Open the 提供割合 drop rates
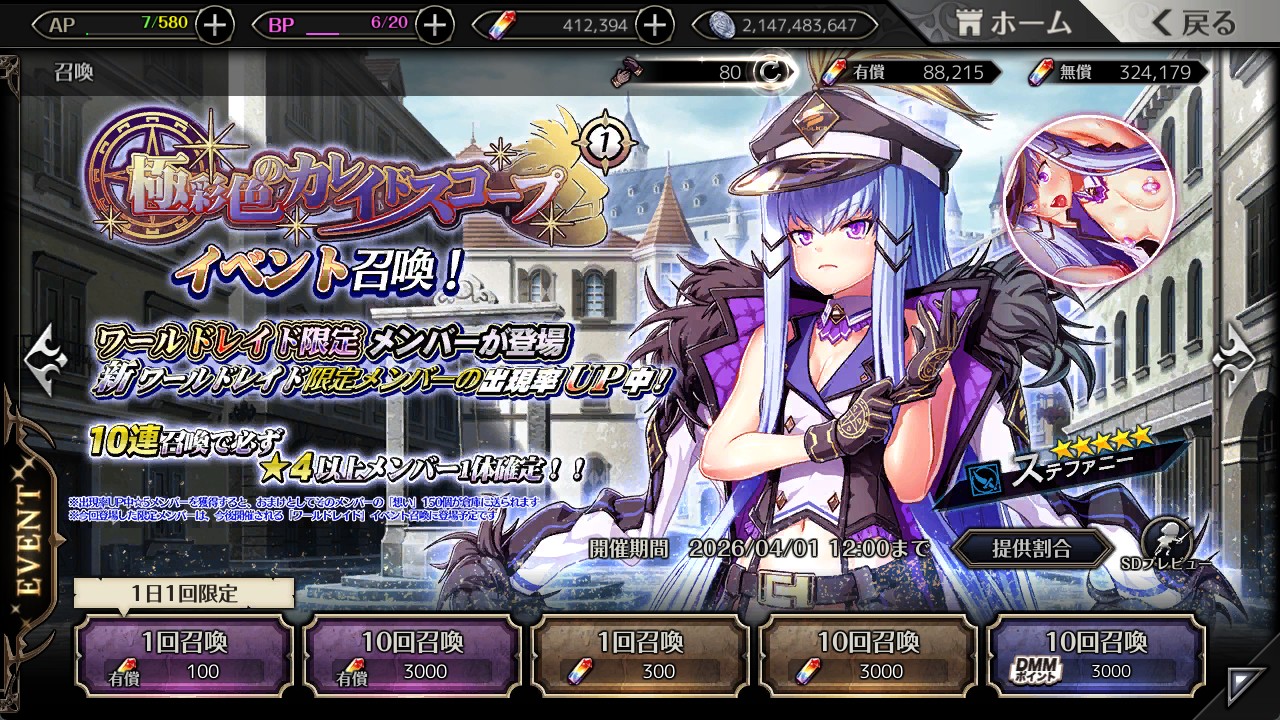Viewport: 1280px width, 720px height. pos(1031,548)
